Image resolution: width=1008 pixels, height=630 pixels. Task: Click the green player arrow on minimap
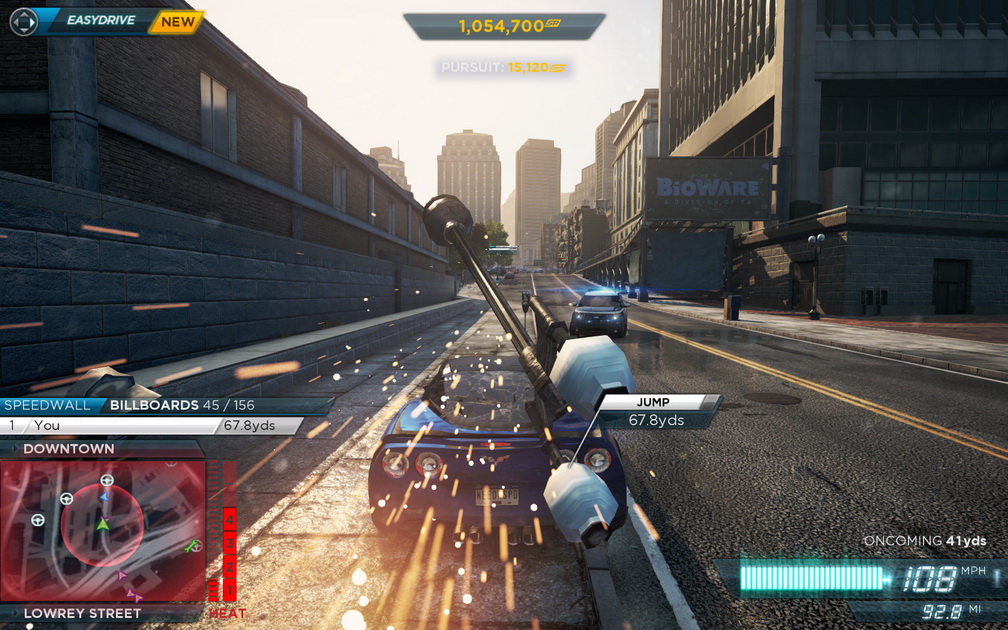[102, 524]
